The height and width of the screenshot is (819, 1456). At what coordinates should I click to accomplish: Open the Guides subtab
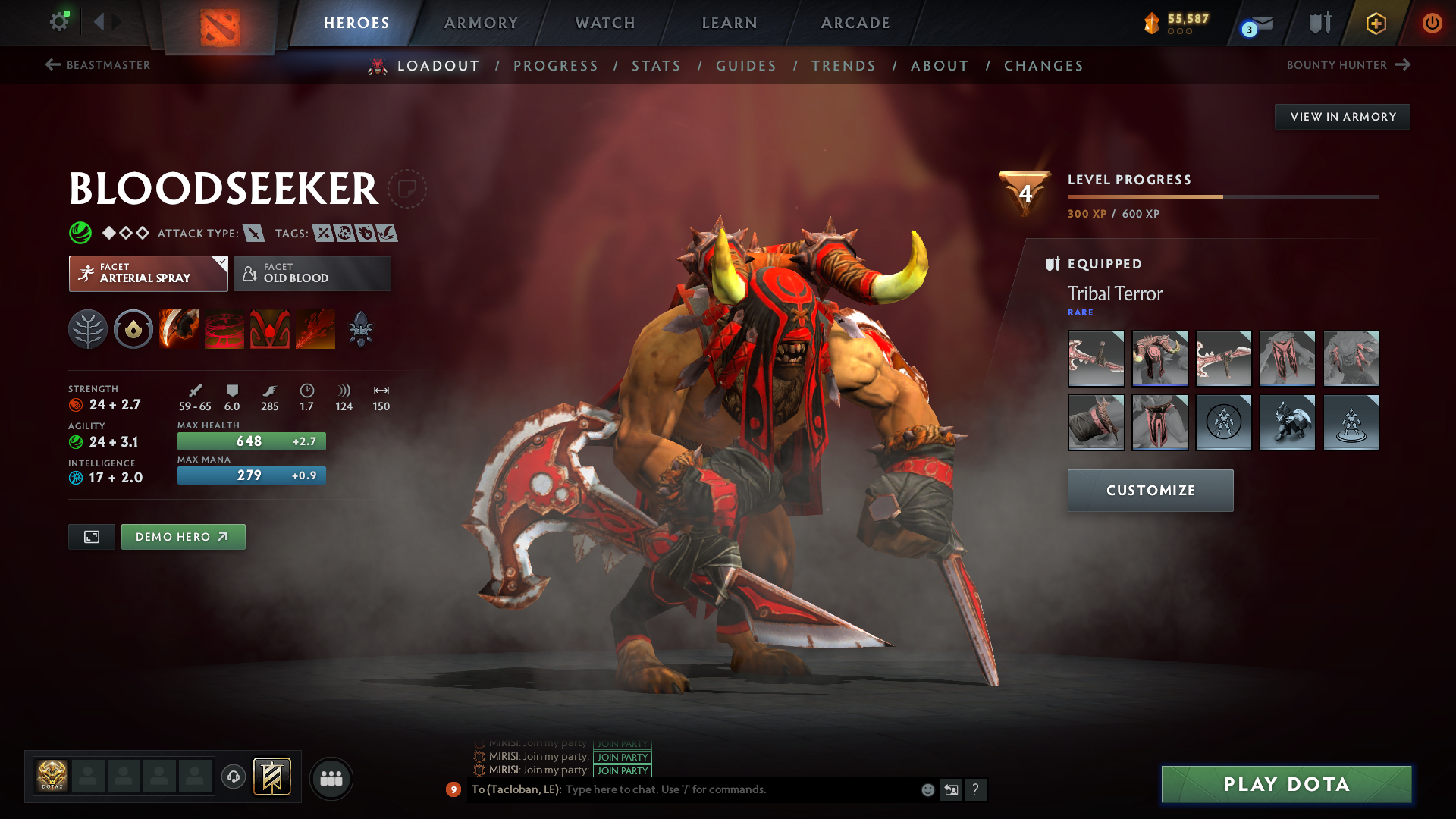(746, 66)
